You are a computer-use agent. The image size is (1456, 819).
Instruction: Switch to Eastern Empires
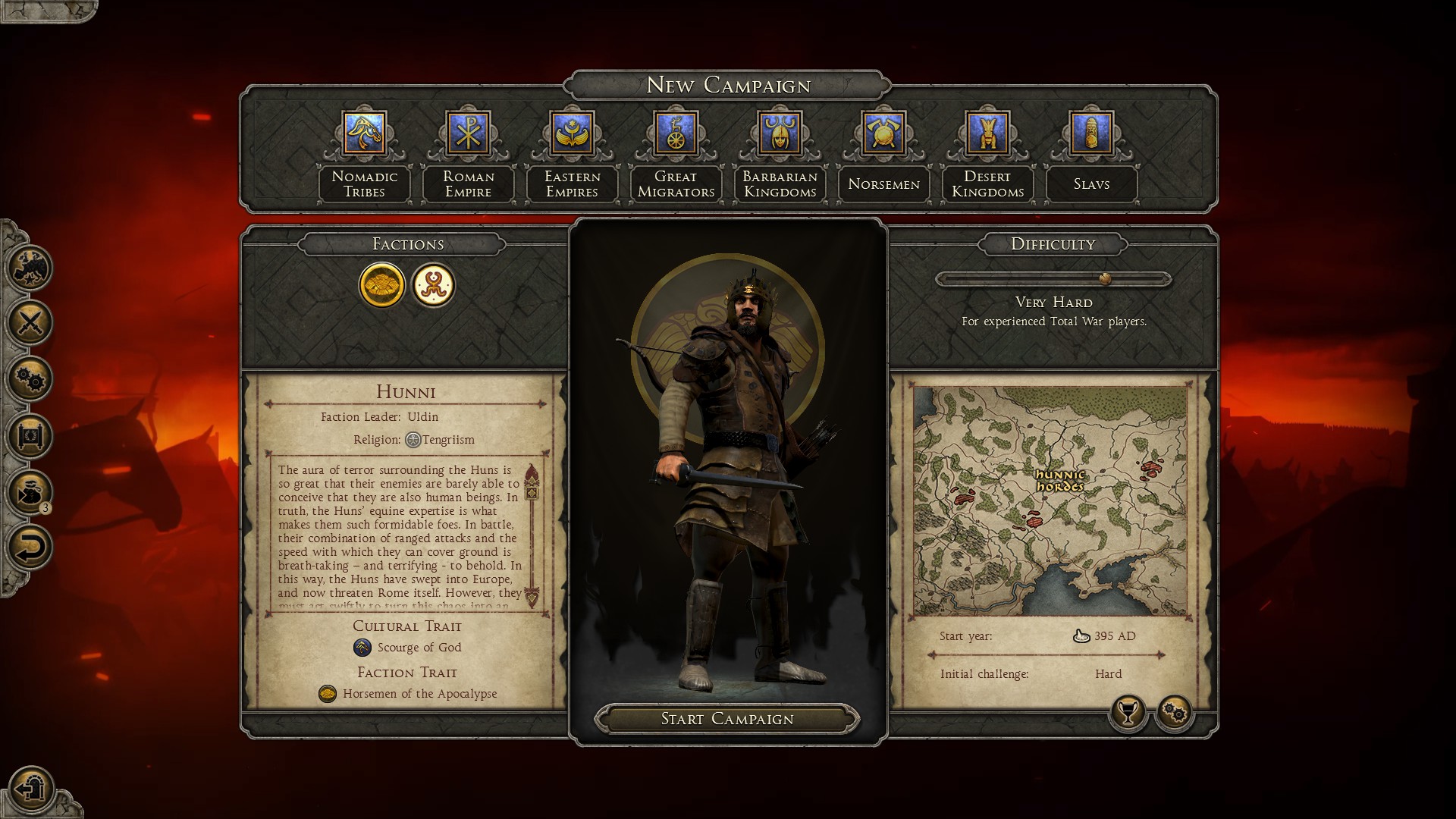(573, 133)
